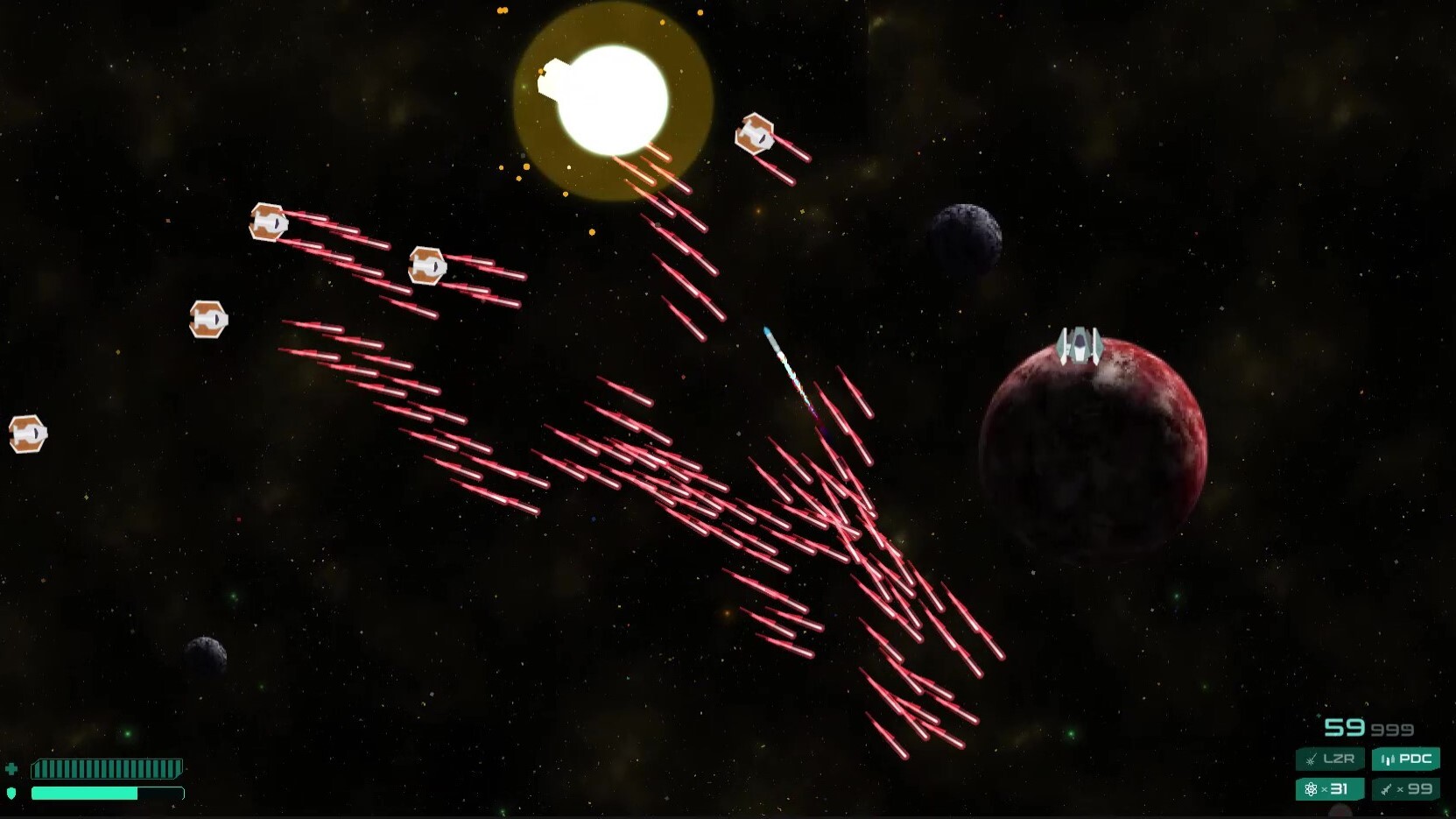
Task: Activate the PDC point defense weapon
Action: pyautogui.click(x=1407, y=759)
